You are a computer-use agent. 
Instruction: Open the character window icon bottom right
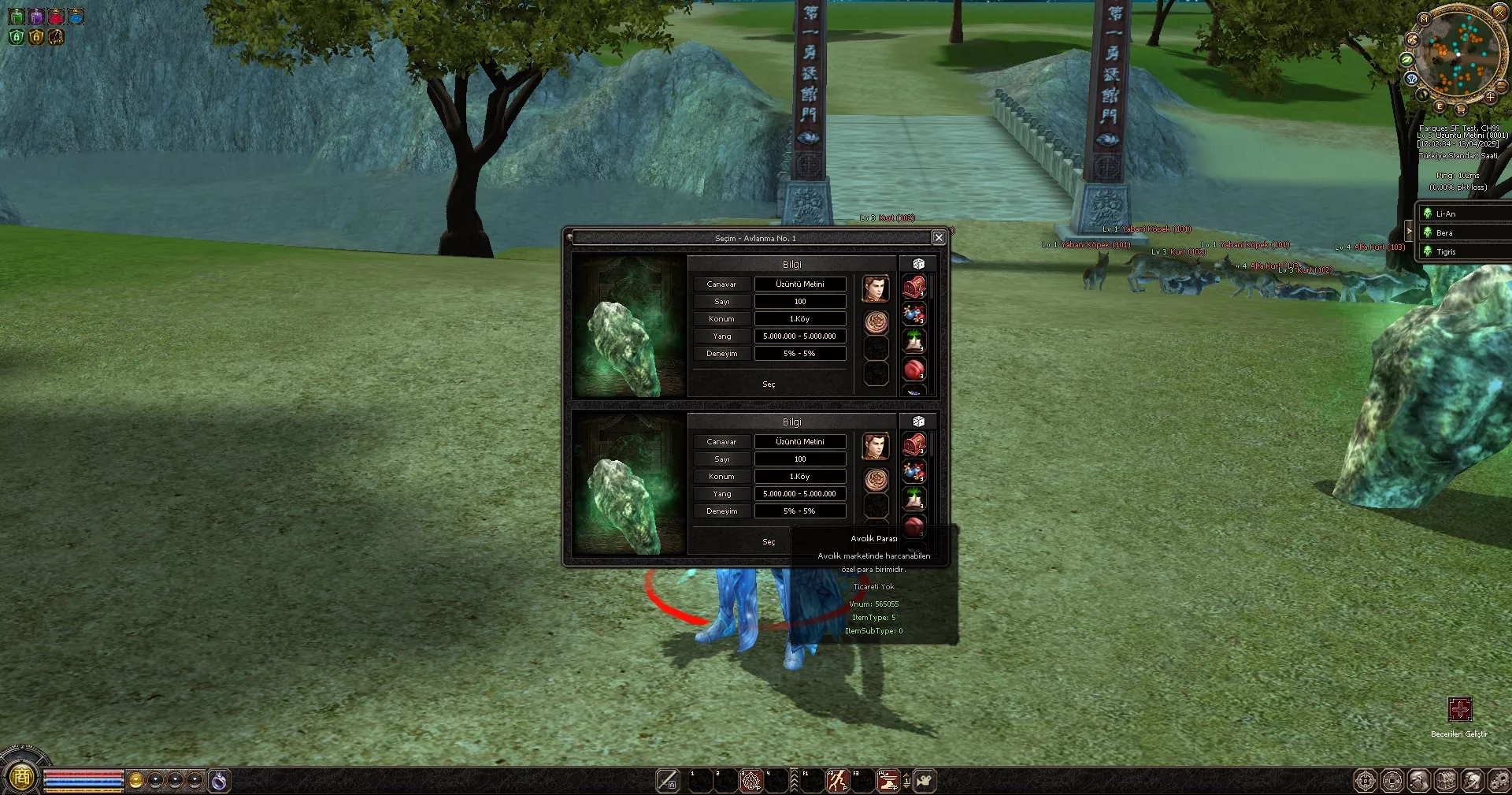(1419, 780)
